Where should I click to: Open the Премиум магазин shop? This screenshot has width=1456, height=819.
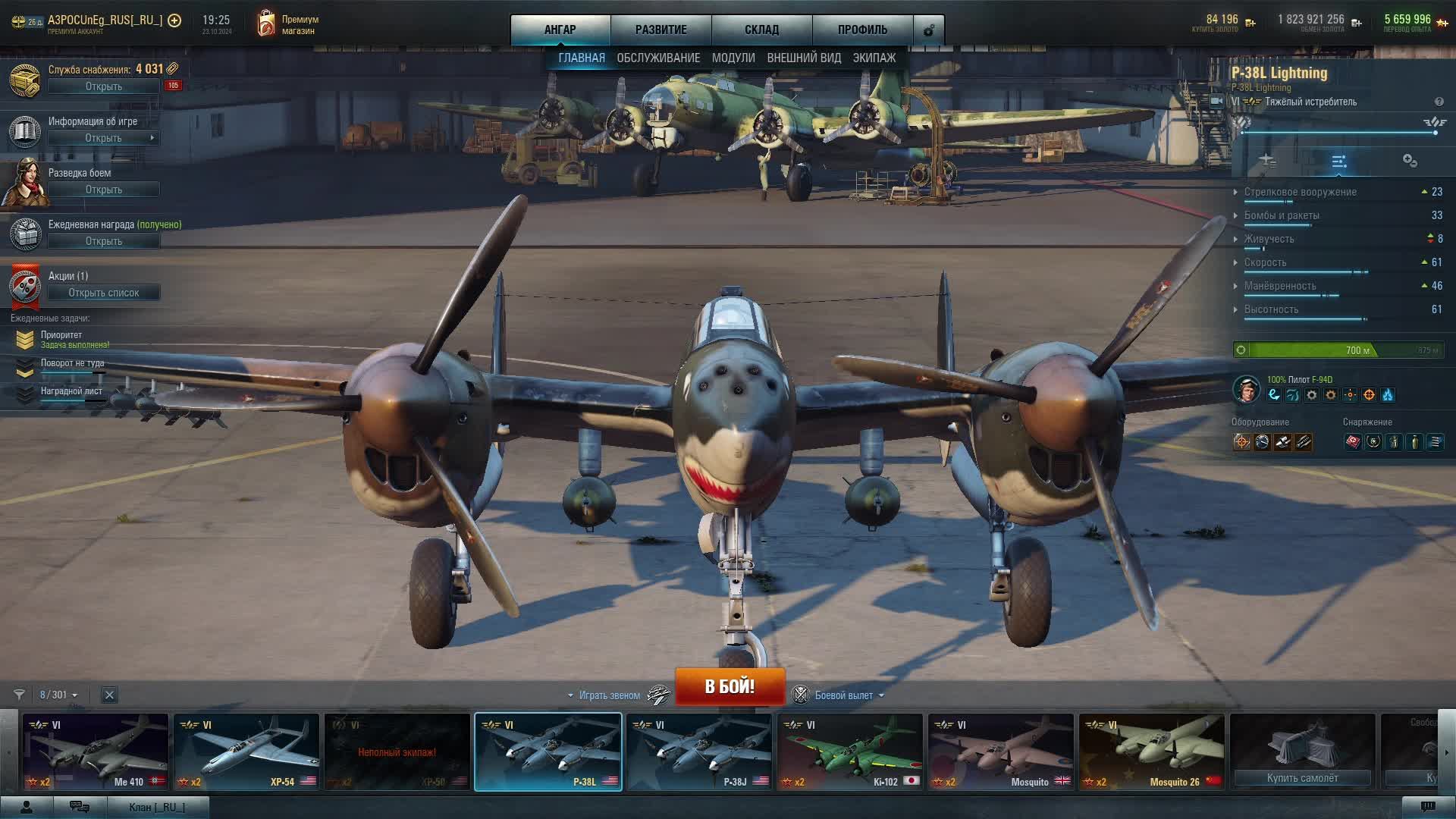[x=288, y=25]
